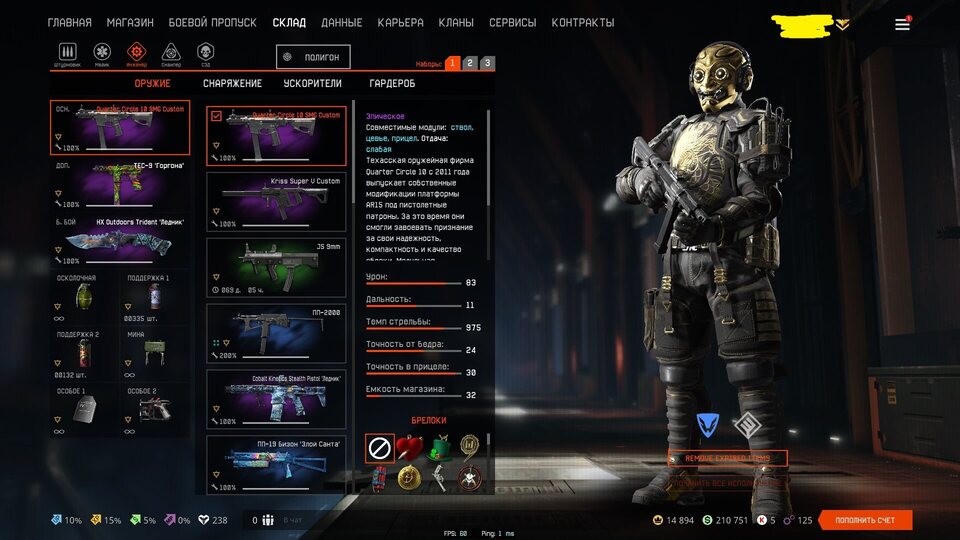
Task: Open the Гардероб tab
Action: [x=392, y=83]
